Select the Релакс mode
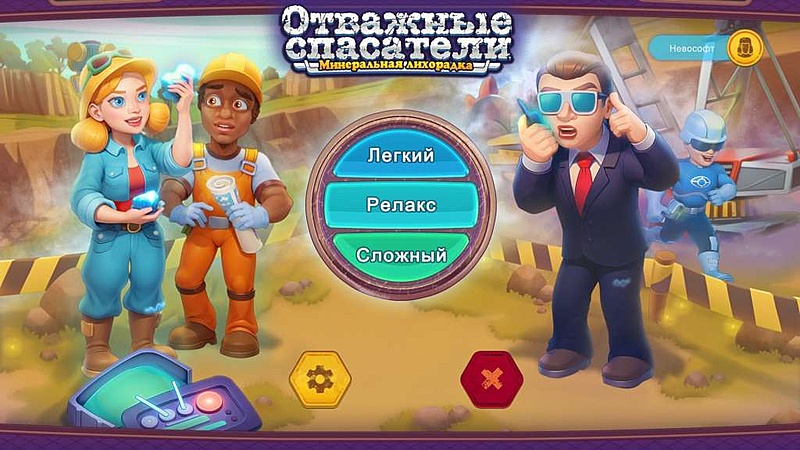The width and height of the screenshot is (800, 450). [x=400, y=205]
